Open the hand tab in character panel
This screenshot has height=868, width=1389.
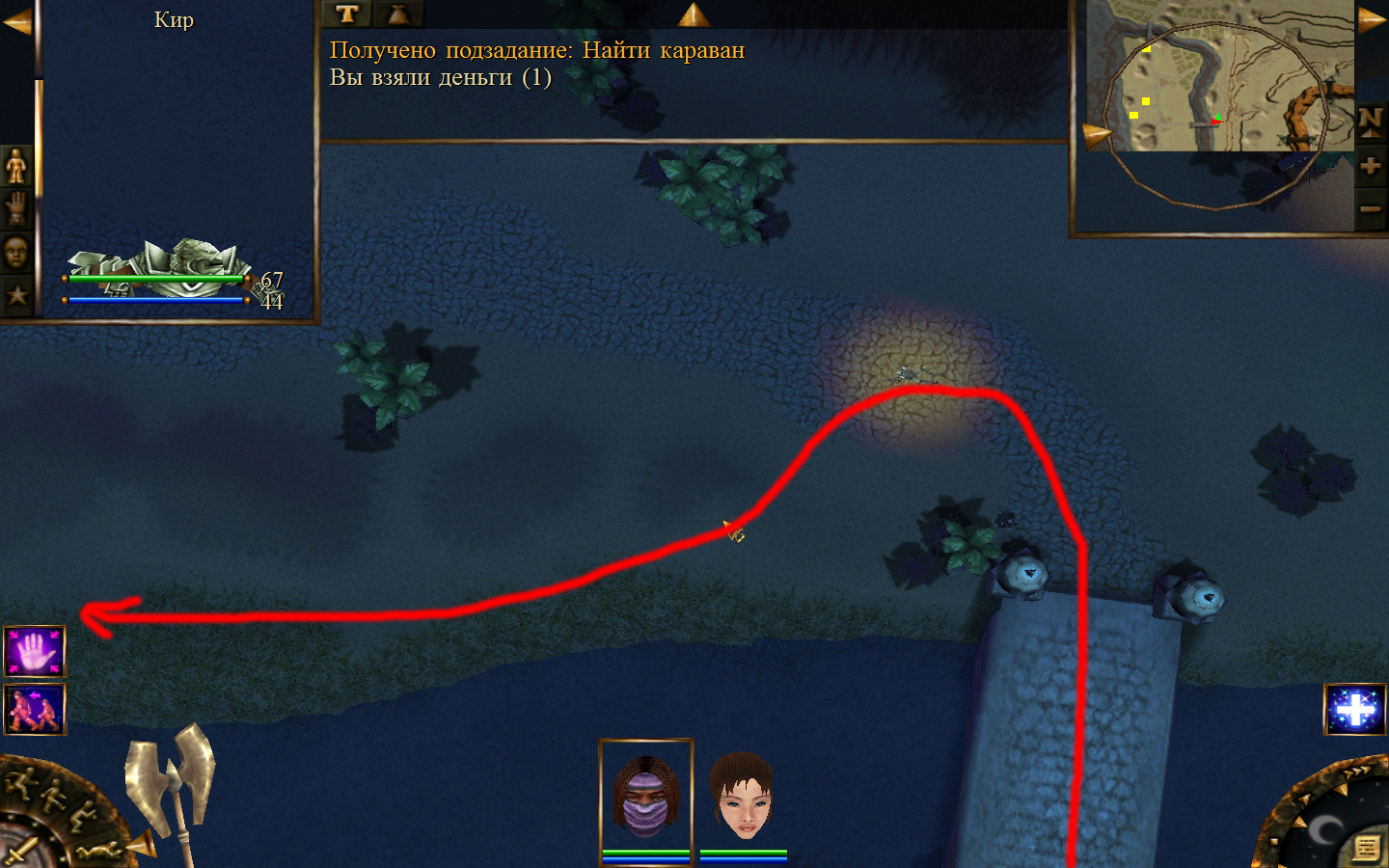16,208
